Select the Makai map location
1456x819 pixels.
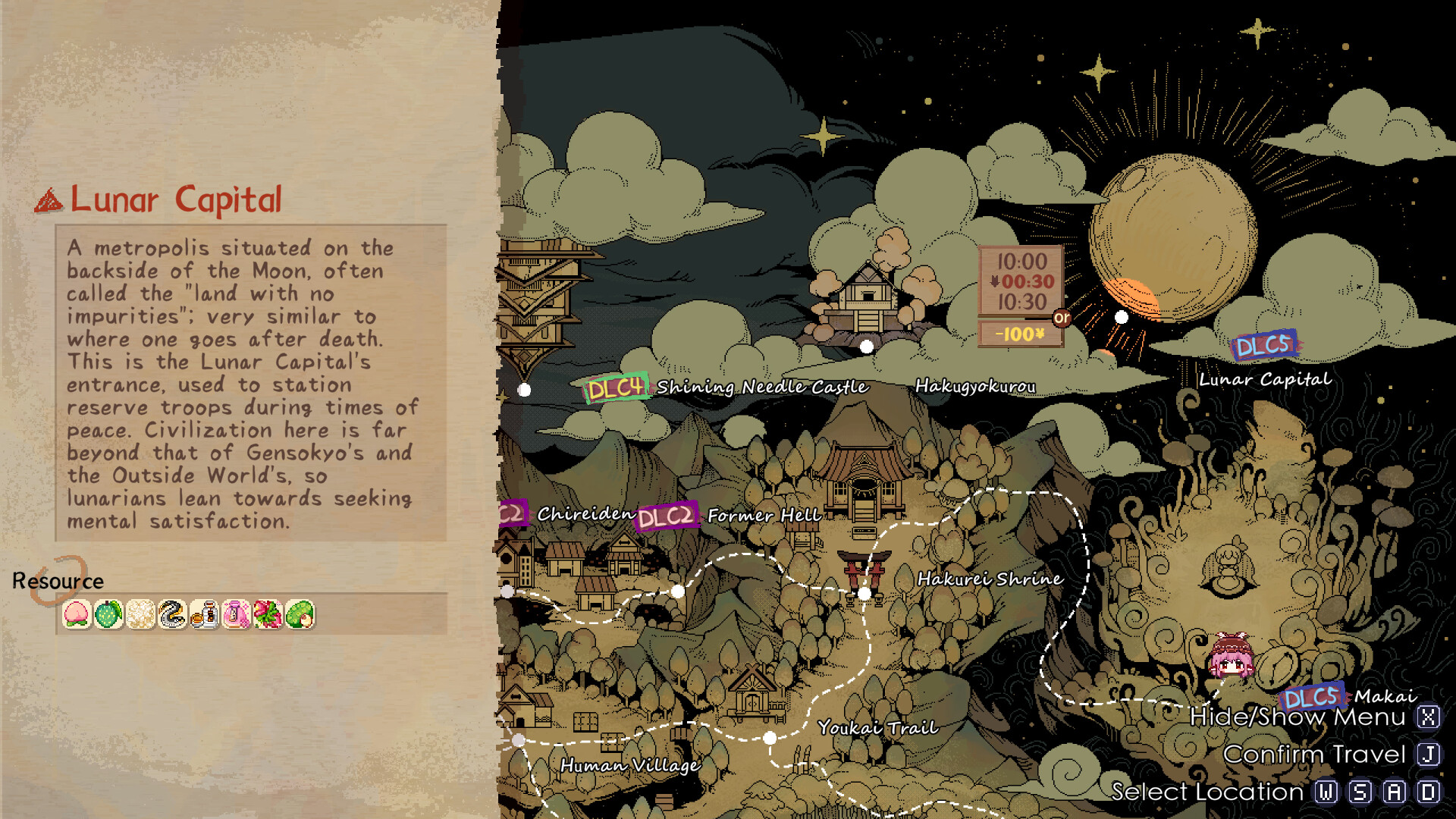[x=1385, y=696]
